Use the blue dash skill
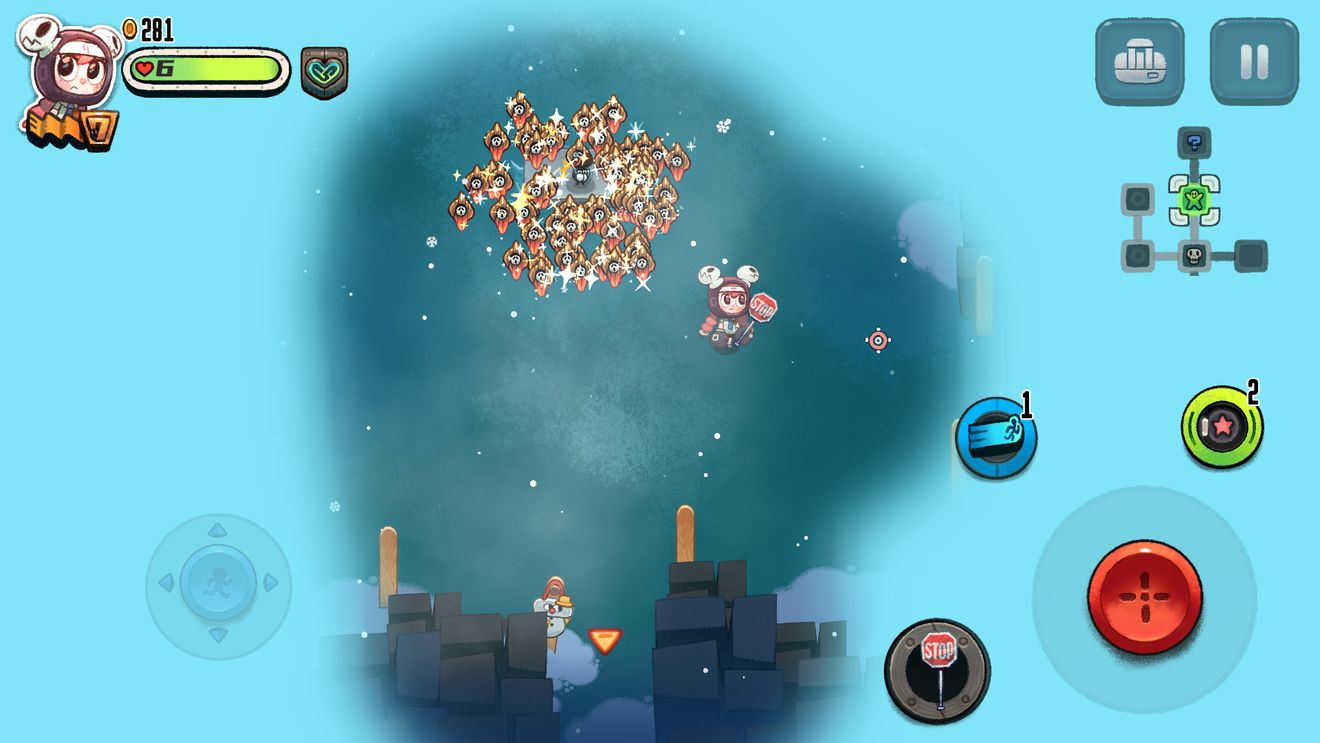Screen dimensions: 1320x743 pos(995,437)
